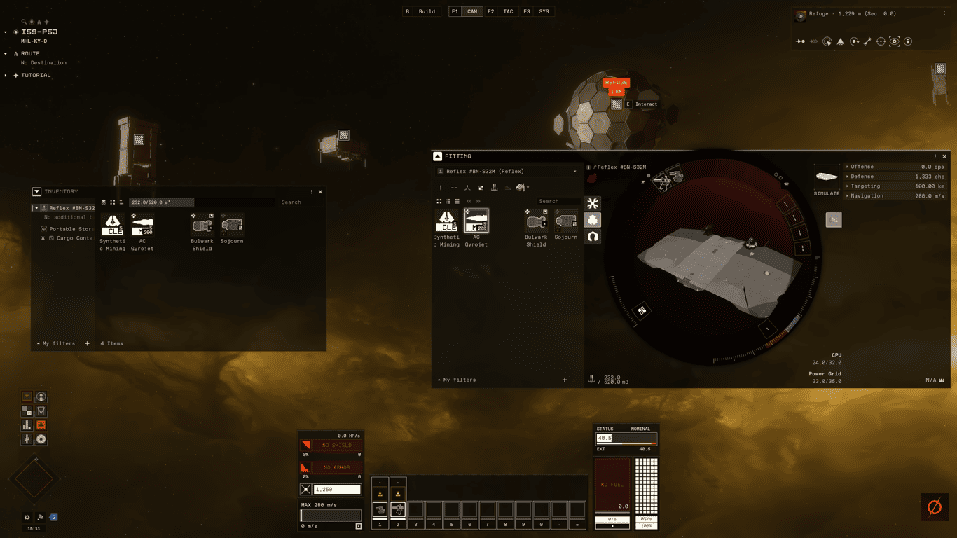Click the Fitting window search field
957x538 pixels.
point(555,201)
